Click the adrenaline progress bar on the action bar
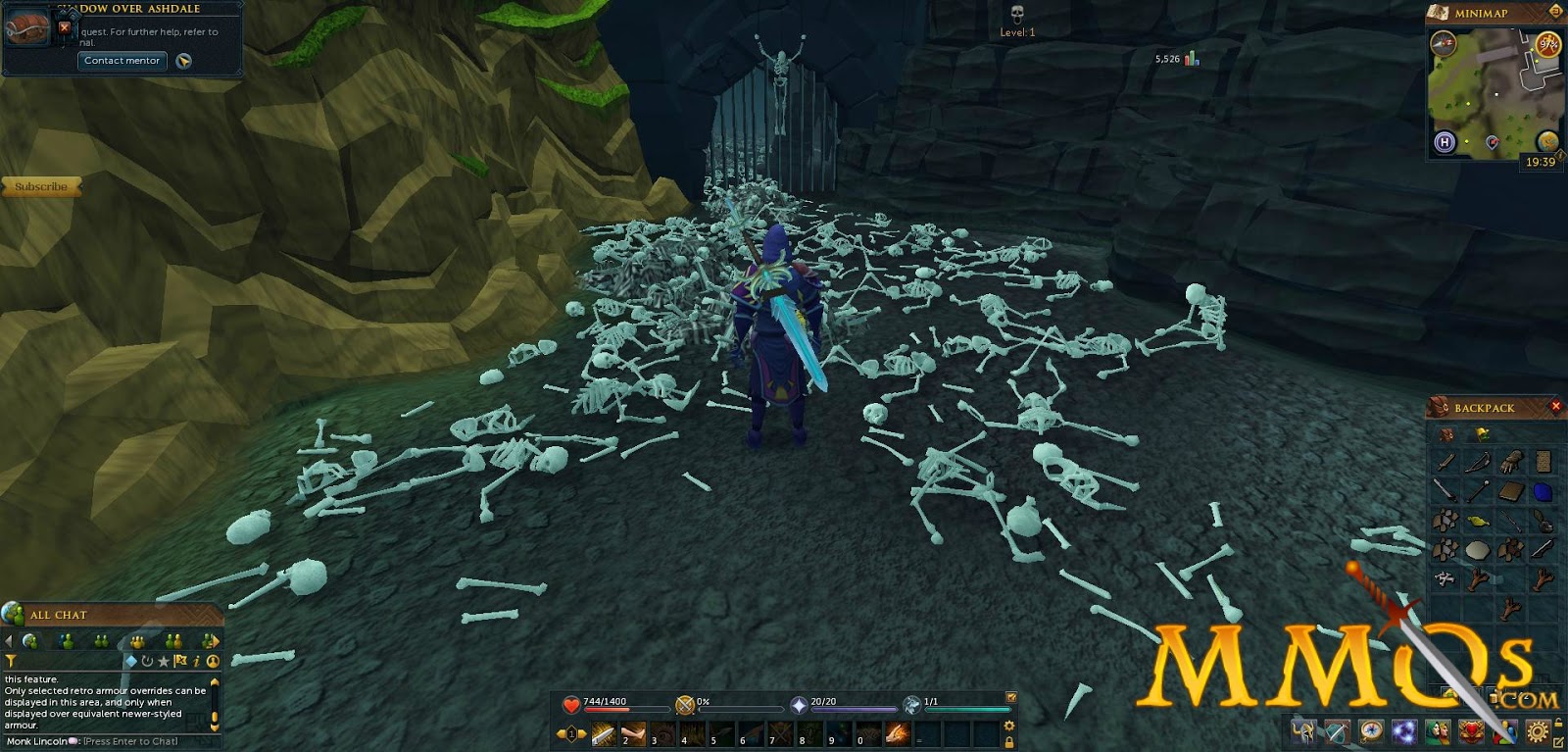Viewport: 1568px width, 752px height. (739, 710)
